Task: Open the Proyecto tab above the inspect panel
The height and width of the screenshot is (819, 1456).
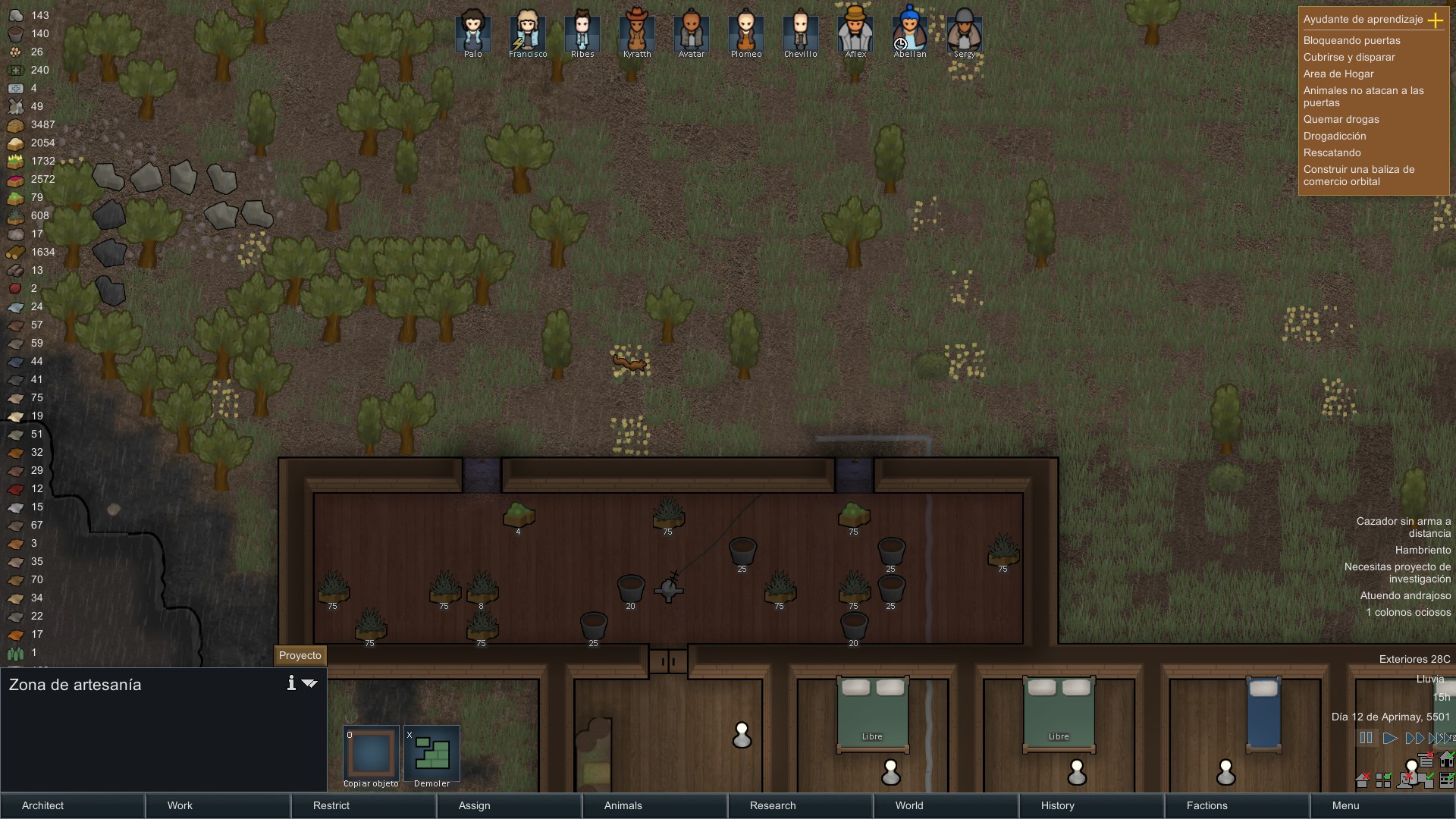Action: click(x=300, y=655)
